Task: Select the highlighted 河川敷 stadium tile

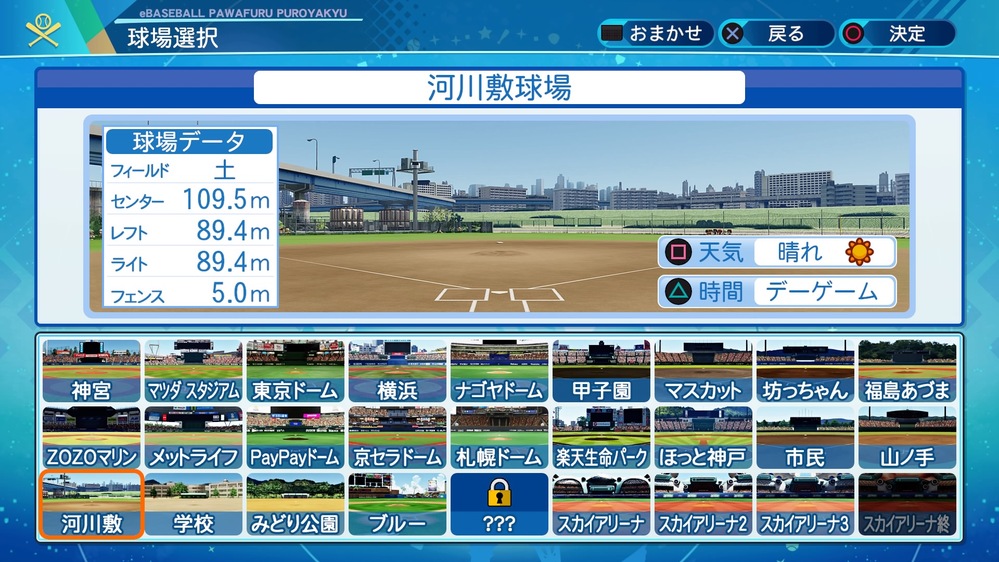Action: click(91, 505)
